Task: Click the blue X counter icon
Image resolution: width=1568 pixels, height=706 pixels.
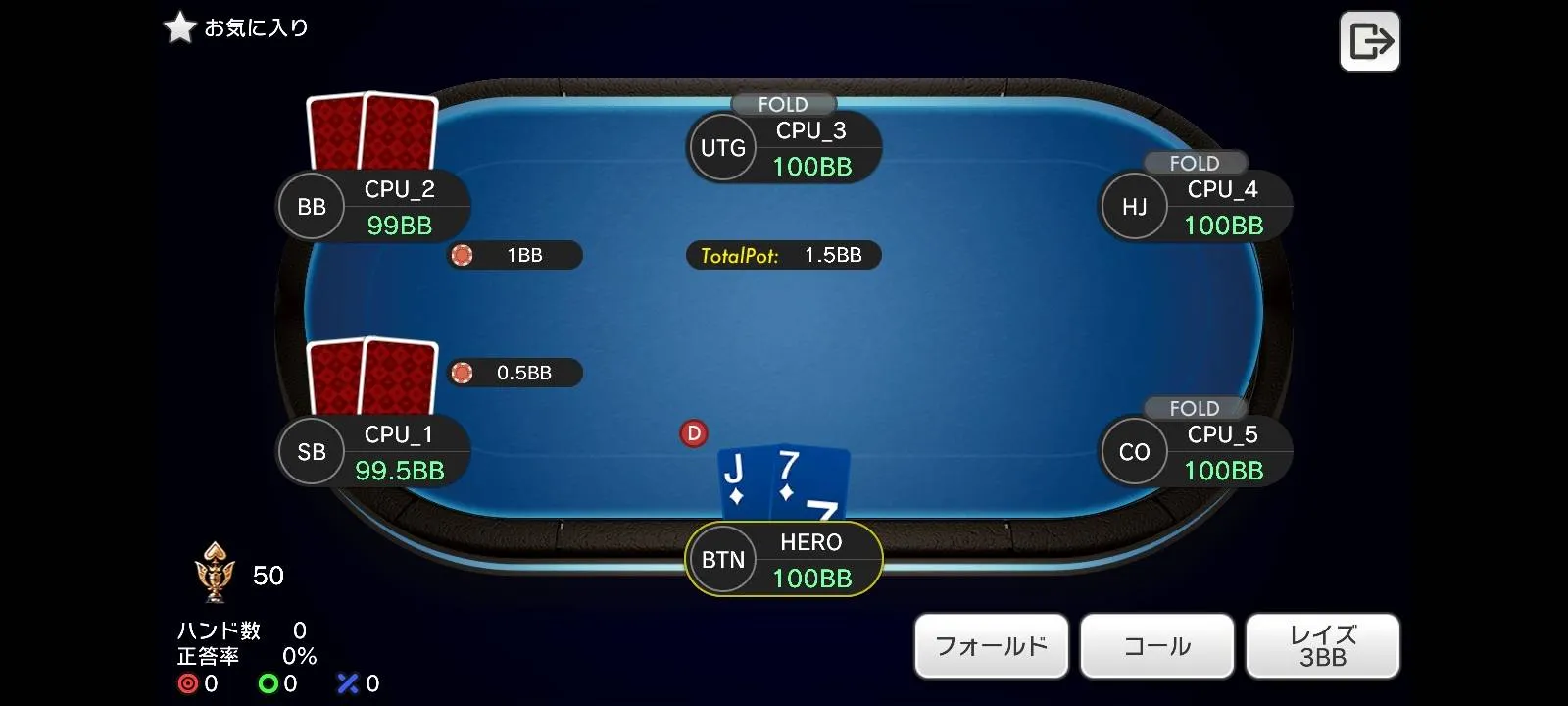Action: click(347, 681)
